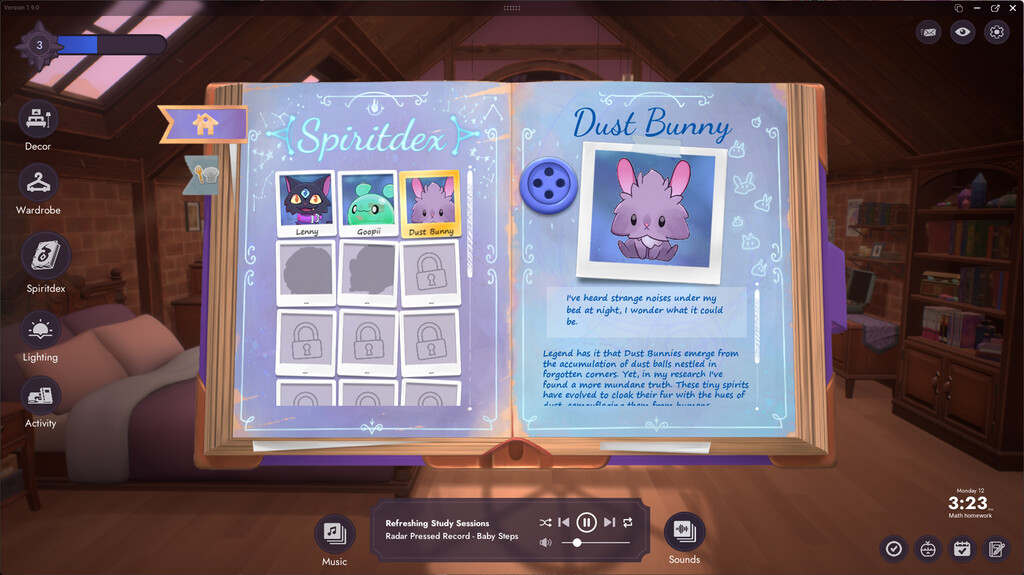Select the Spiritdex sidebar button

[x=46, y=255]
